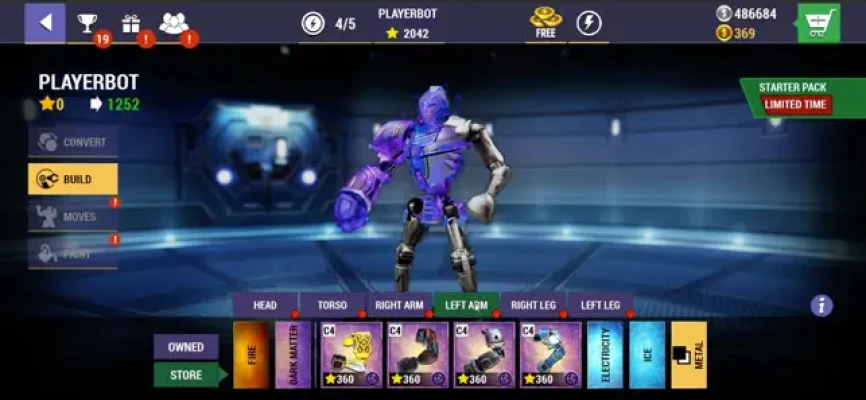
Task: Open the green shopping cart store
Action: click(818, 23)
